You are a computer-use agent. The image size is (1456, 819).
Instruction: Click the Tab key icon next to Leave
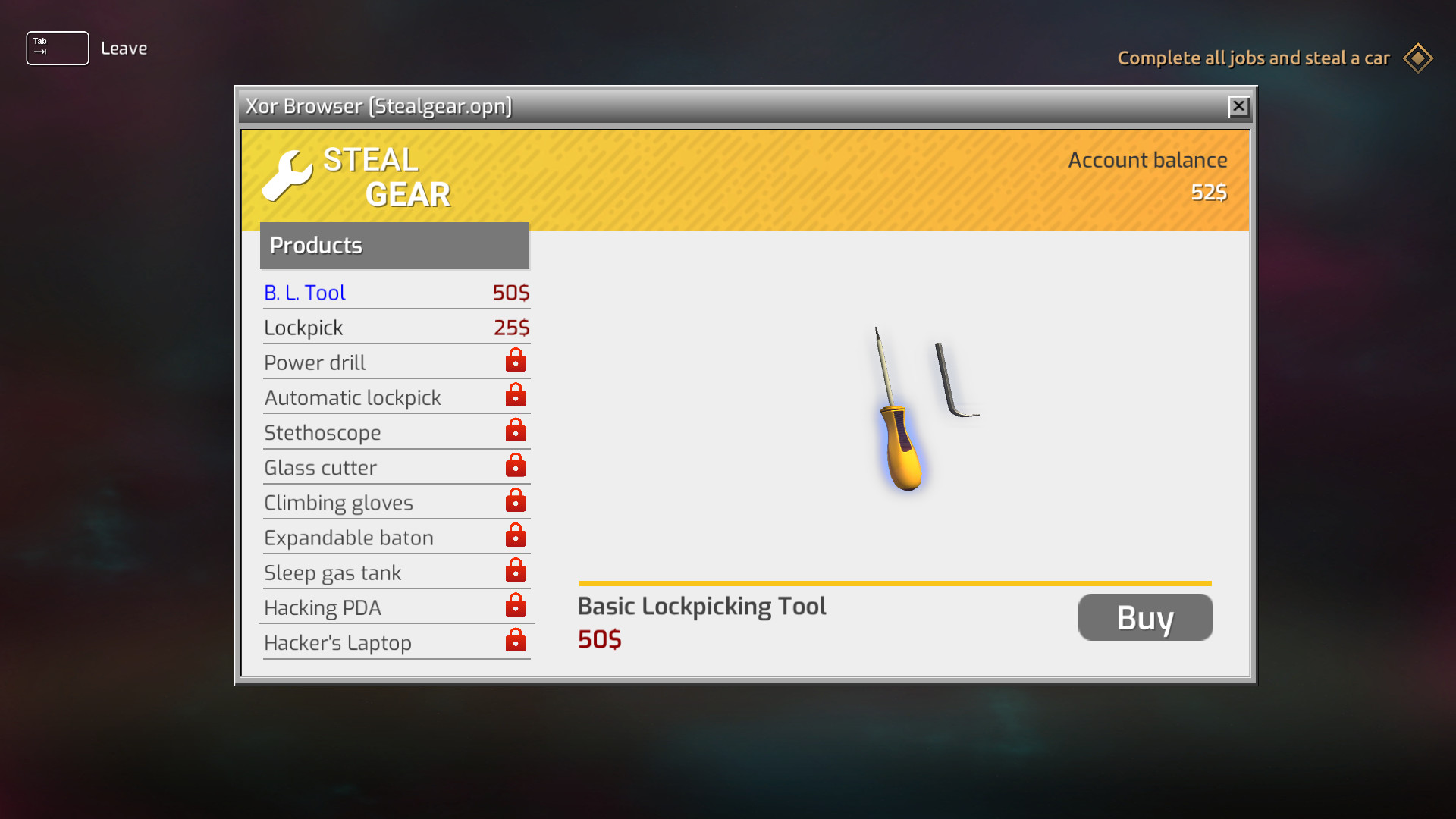pos(57,48)
